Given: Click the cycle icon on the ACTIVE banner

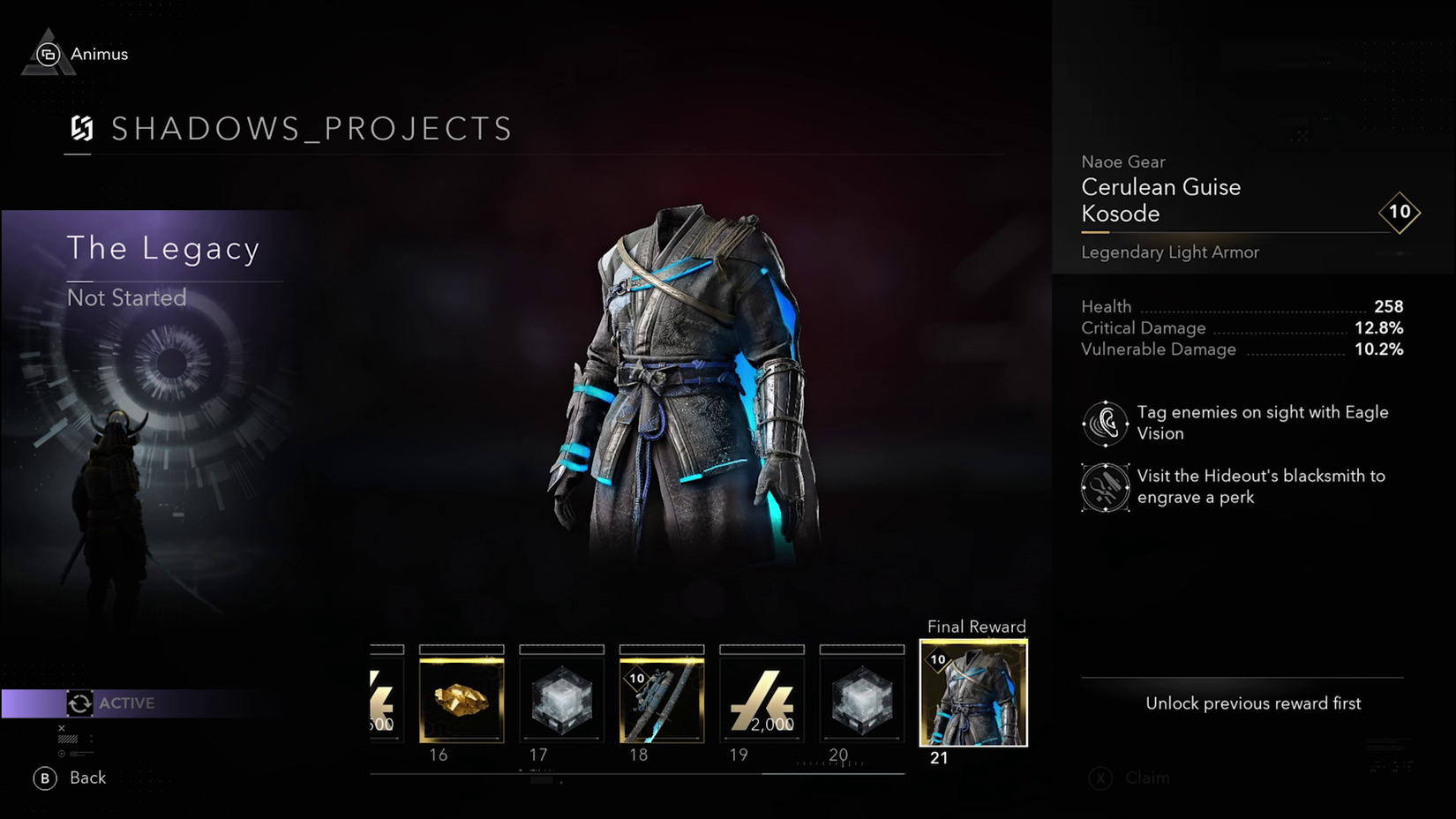Looking at the screenshot, I should [x=79, y=703].
